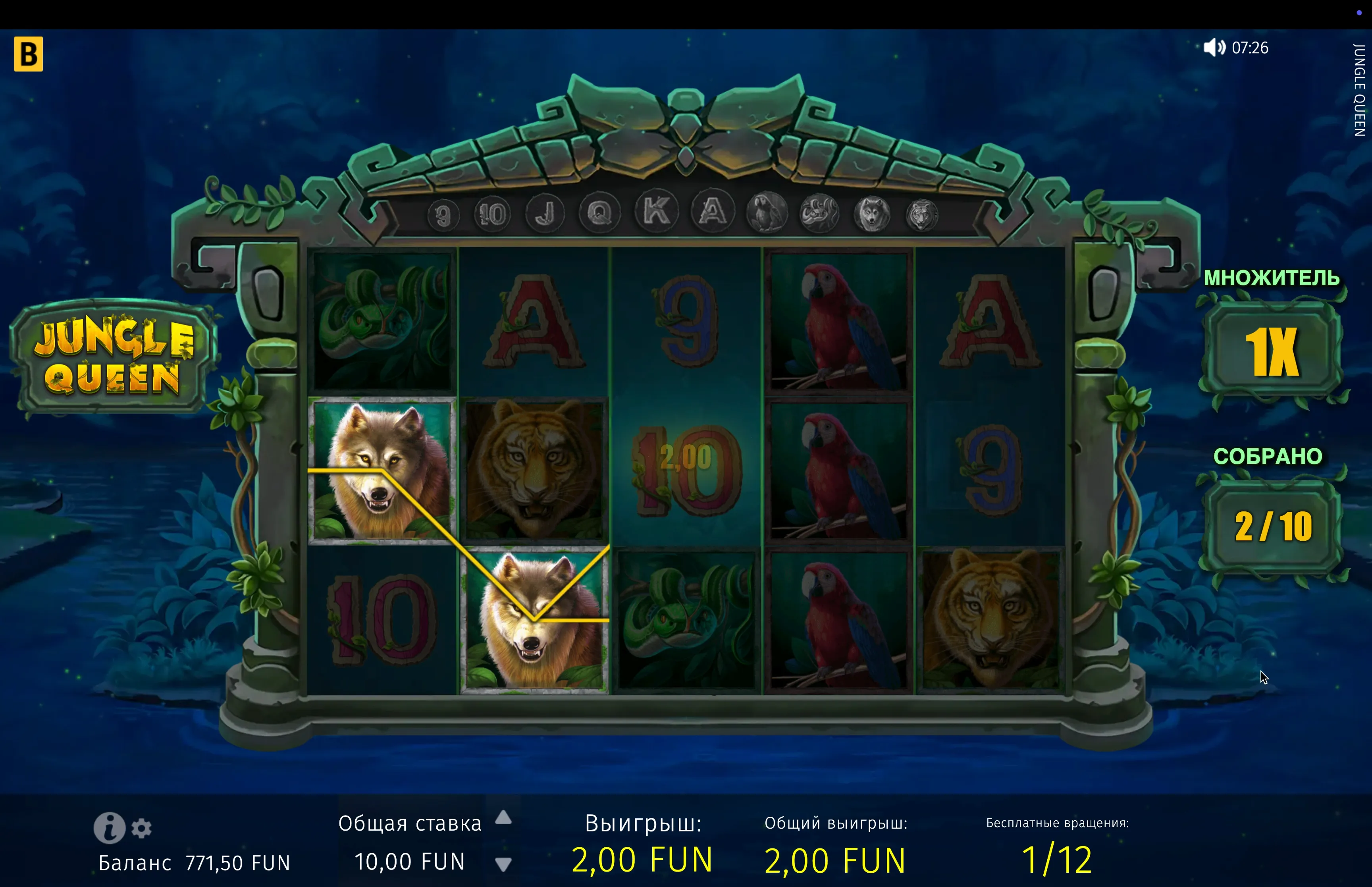Increase the total bet with up arrow
The height and width of the screenshot is (887, 1372).
503,818
